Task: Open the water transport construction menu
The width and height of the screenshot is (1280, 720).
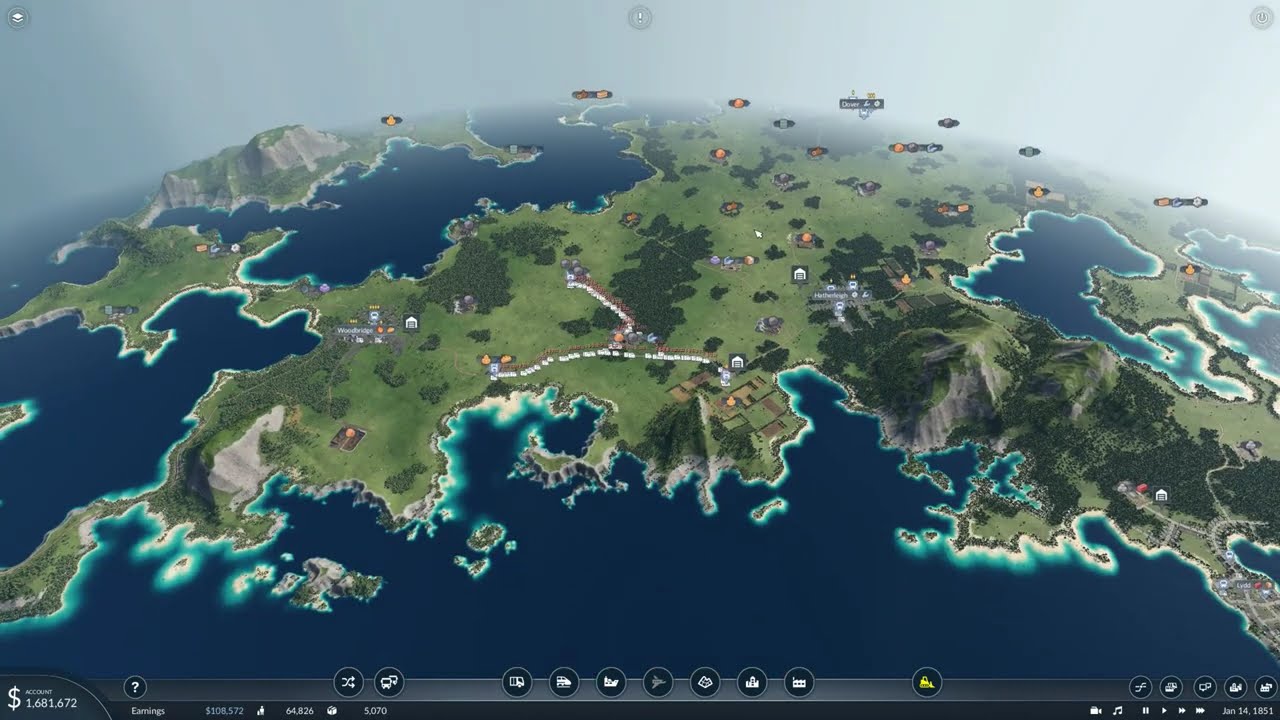Action: point(610,683)
